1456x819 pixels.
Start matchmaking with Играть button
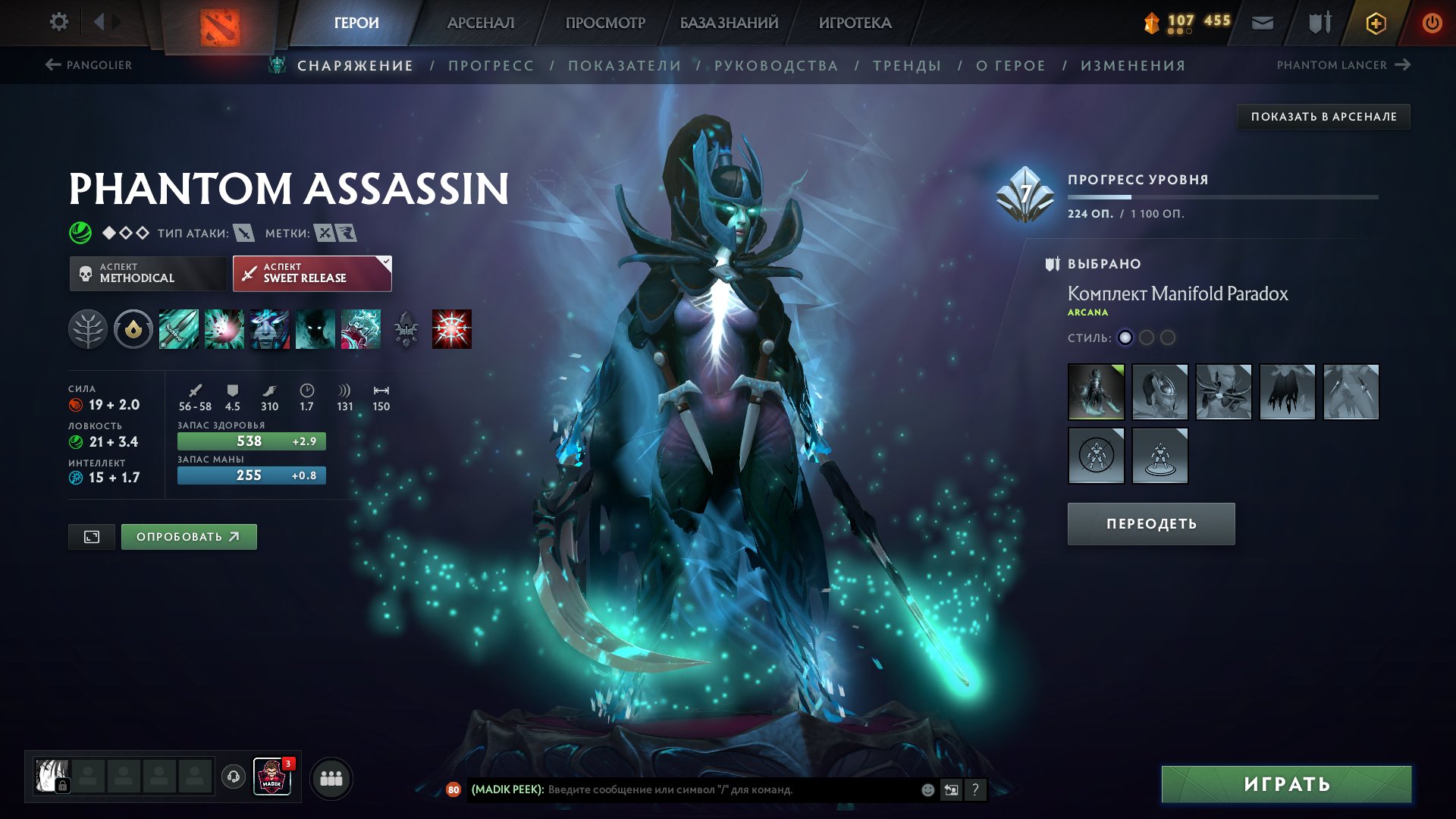[1286, 784]
